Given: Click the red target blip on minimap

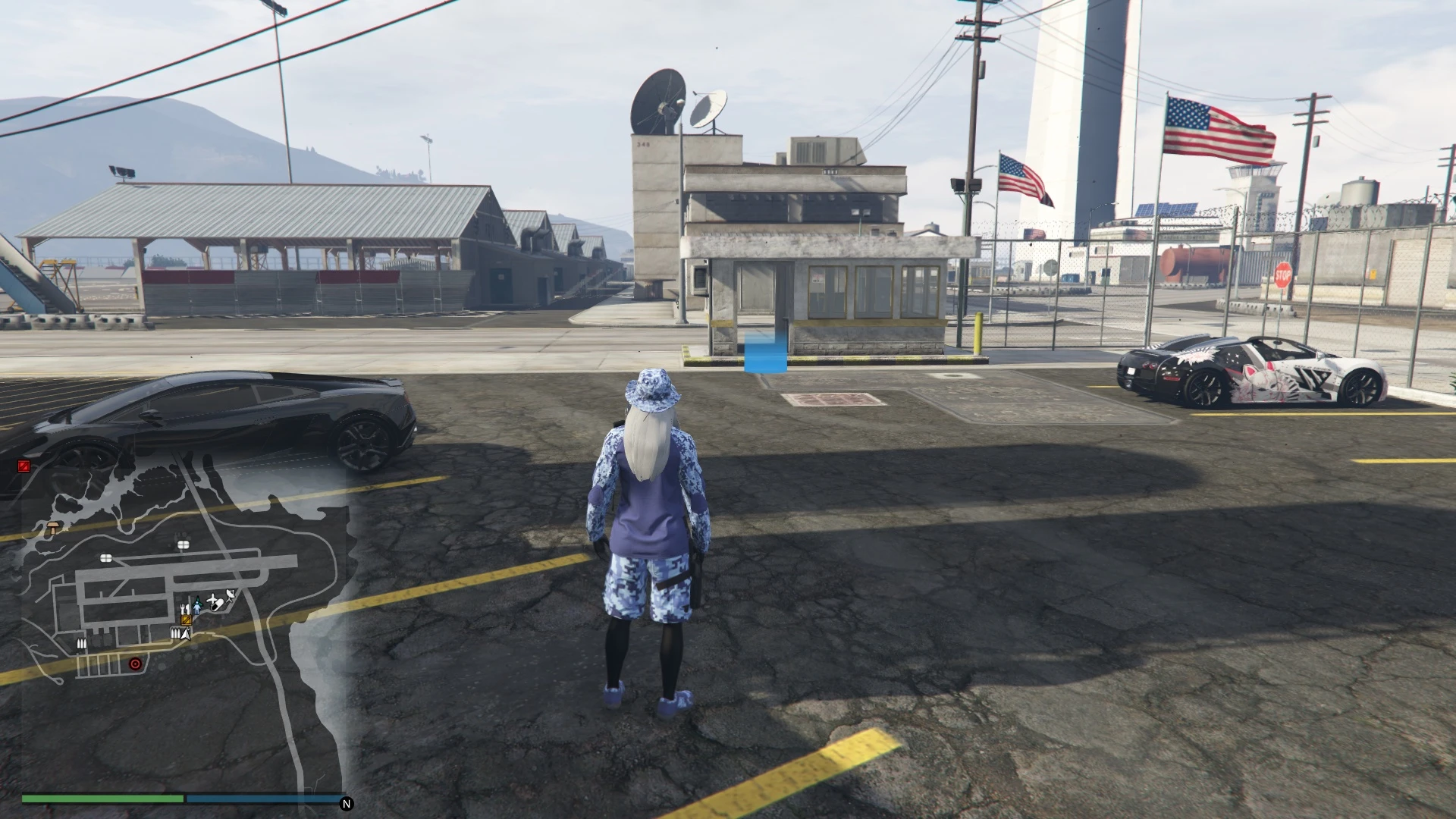Looking at the screenshot, I should [x=136, y=664].
